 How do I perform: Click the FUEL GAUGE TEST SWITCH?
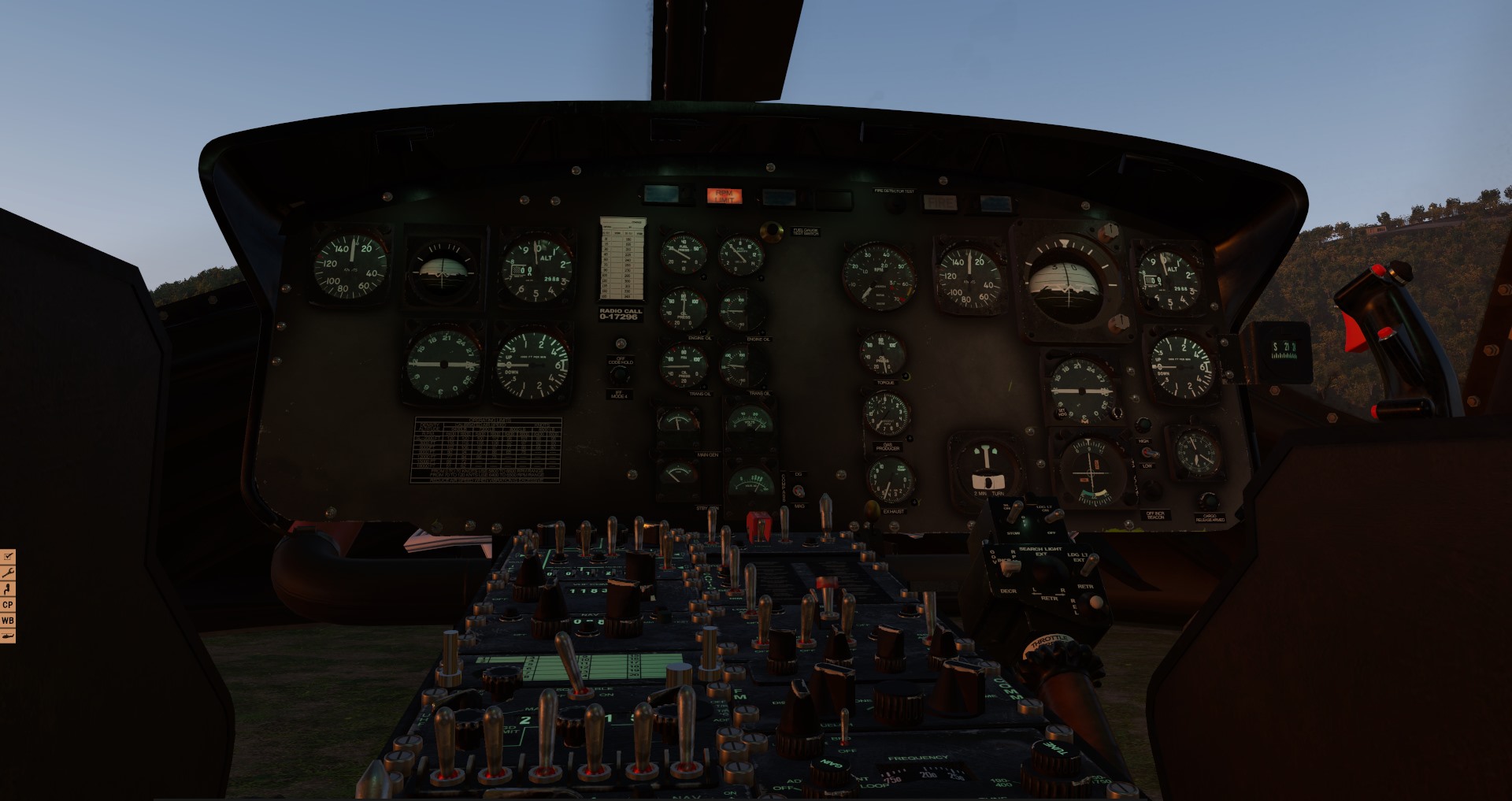pyautogui.click(x=771, y=232)
